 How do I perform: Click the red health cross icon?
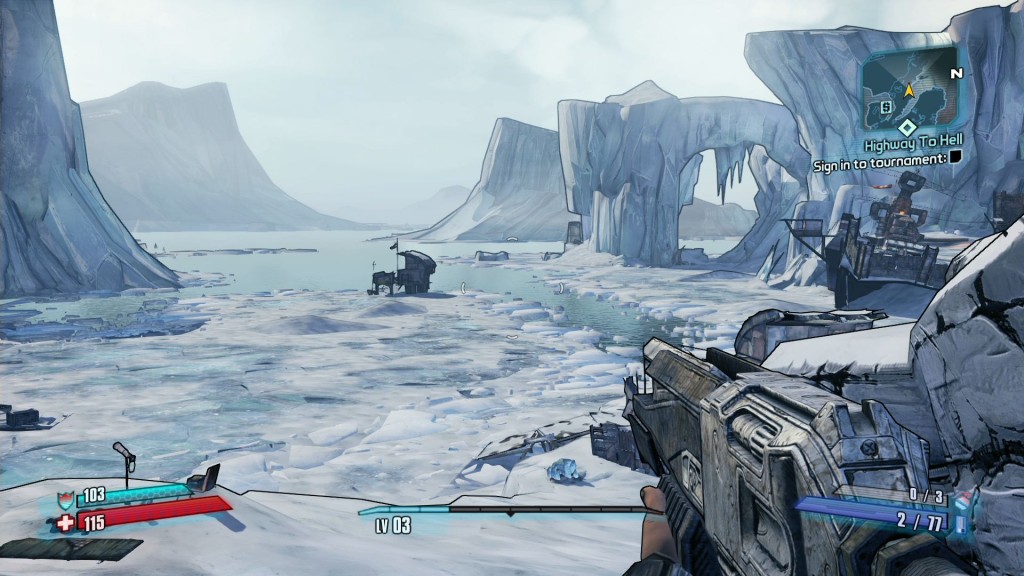(x=65, y=521)
